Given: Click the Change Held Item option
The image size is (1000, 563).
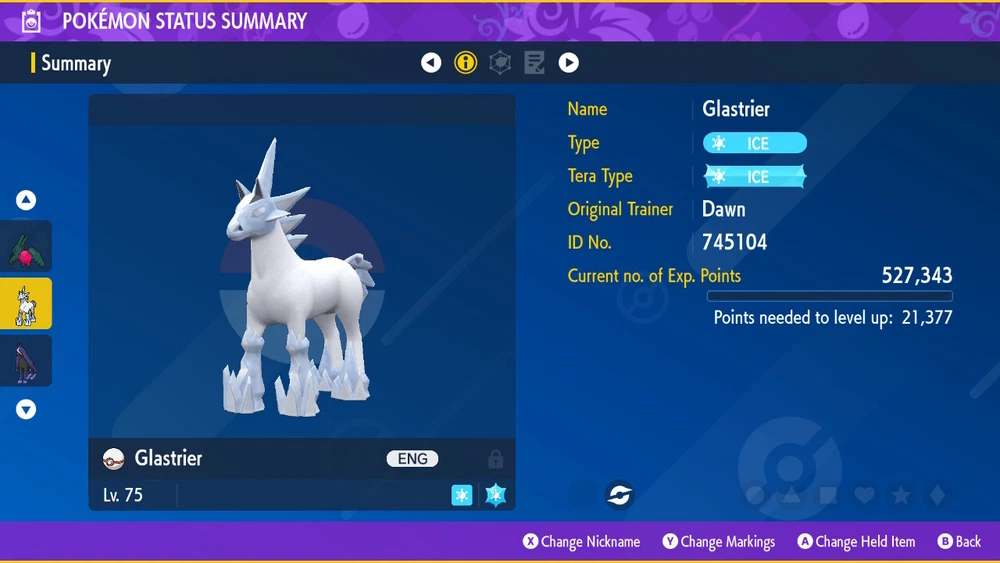Looking at the screenshot, I should (856, 542).
